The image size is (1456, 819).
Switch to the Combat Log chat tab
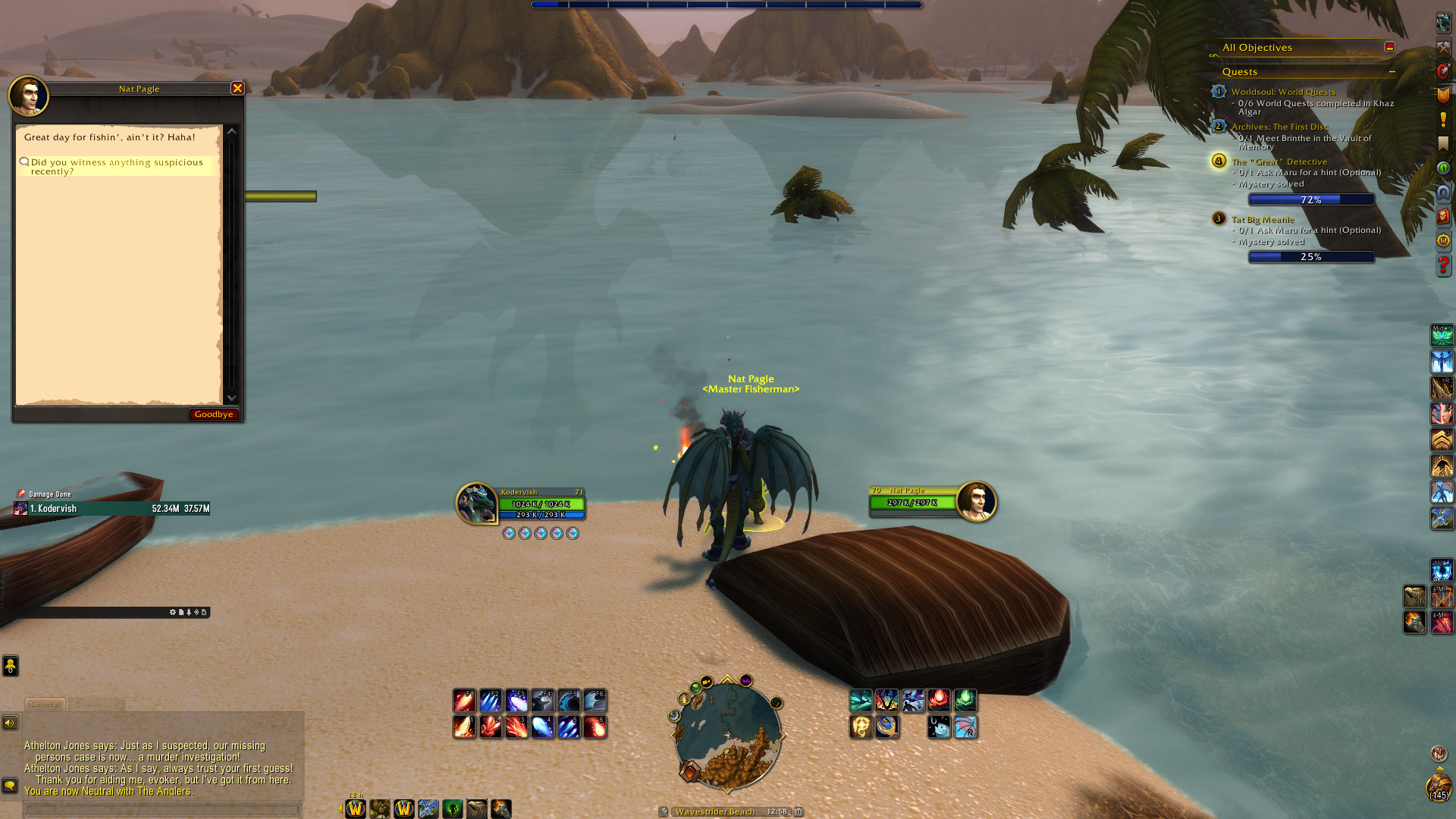tap(96, 704)
